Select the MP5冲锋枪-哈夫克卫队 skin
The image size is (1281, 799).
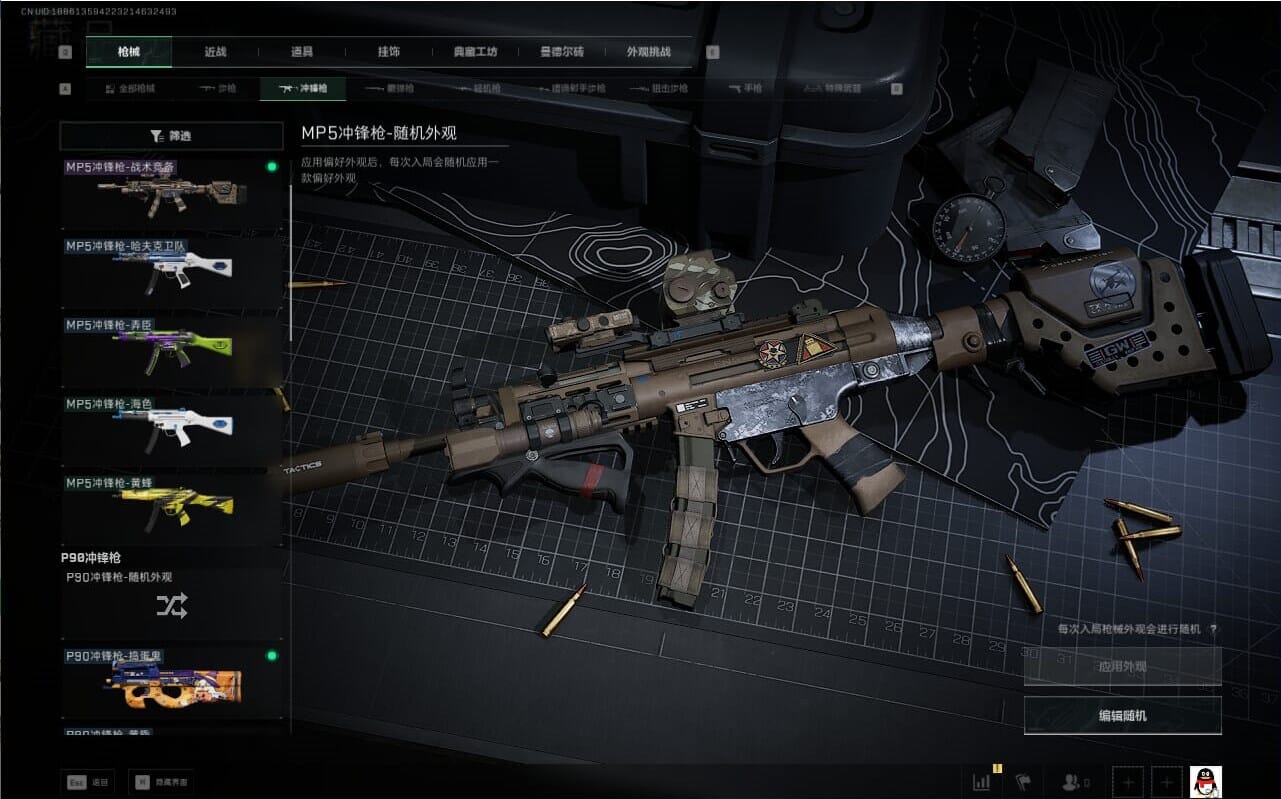171,273
